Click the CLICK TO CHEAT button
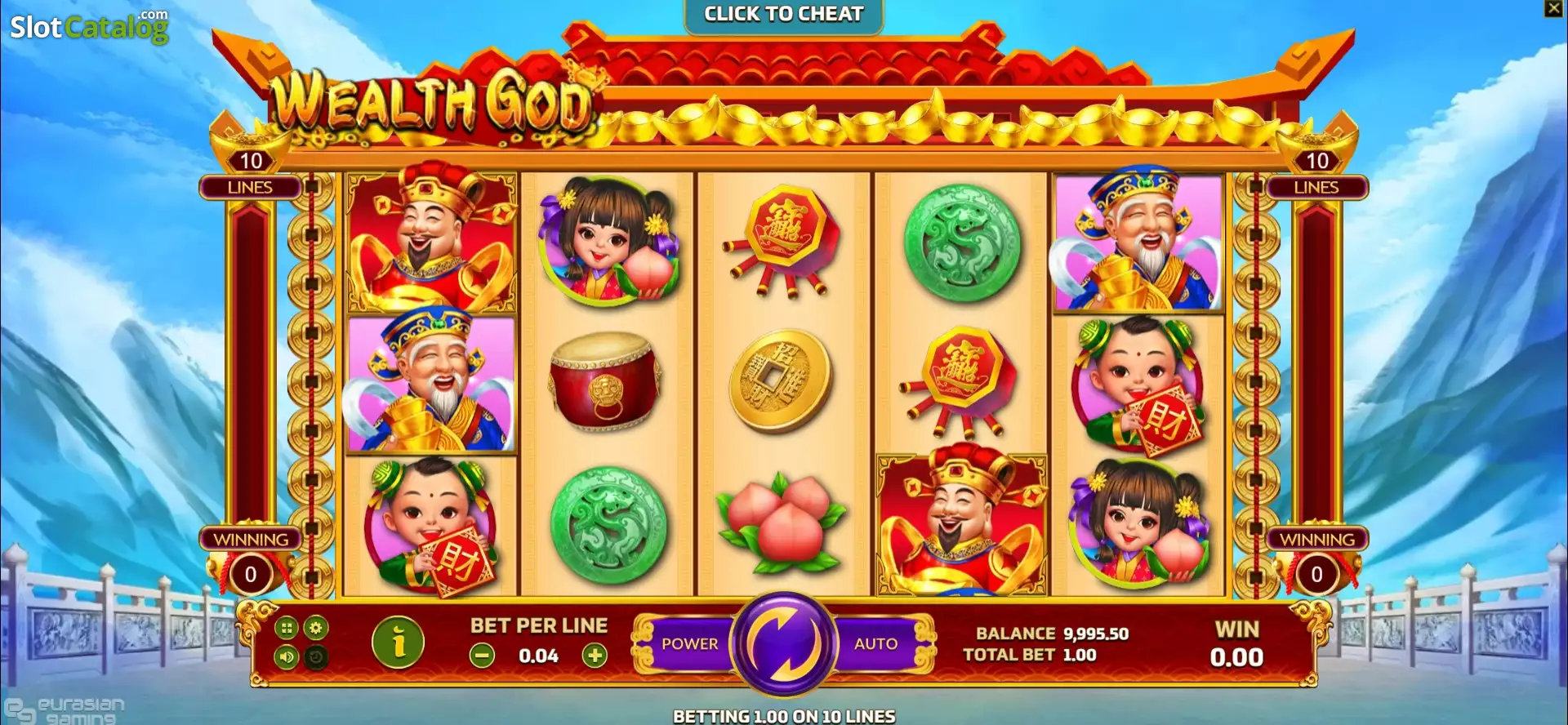Screen dimensions: 1568x725 [784, 14]
